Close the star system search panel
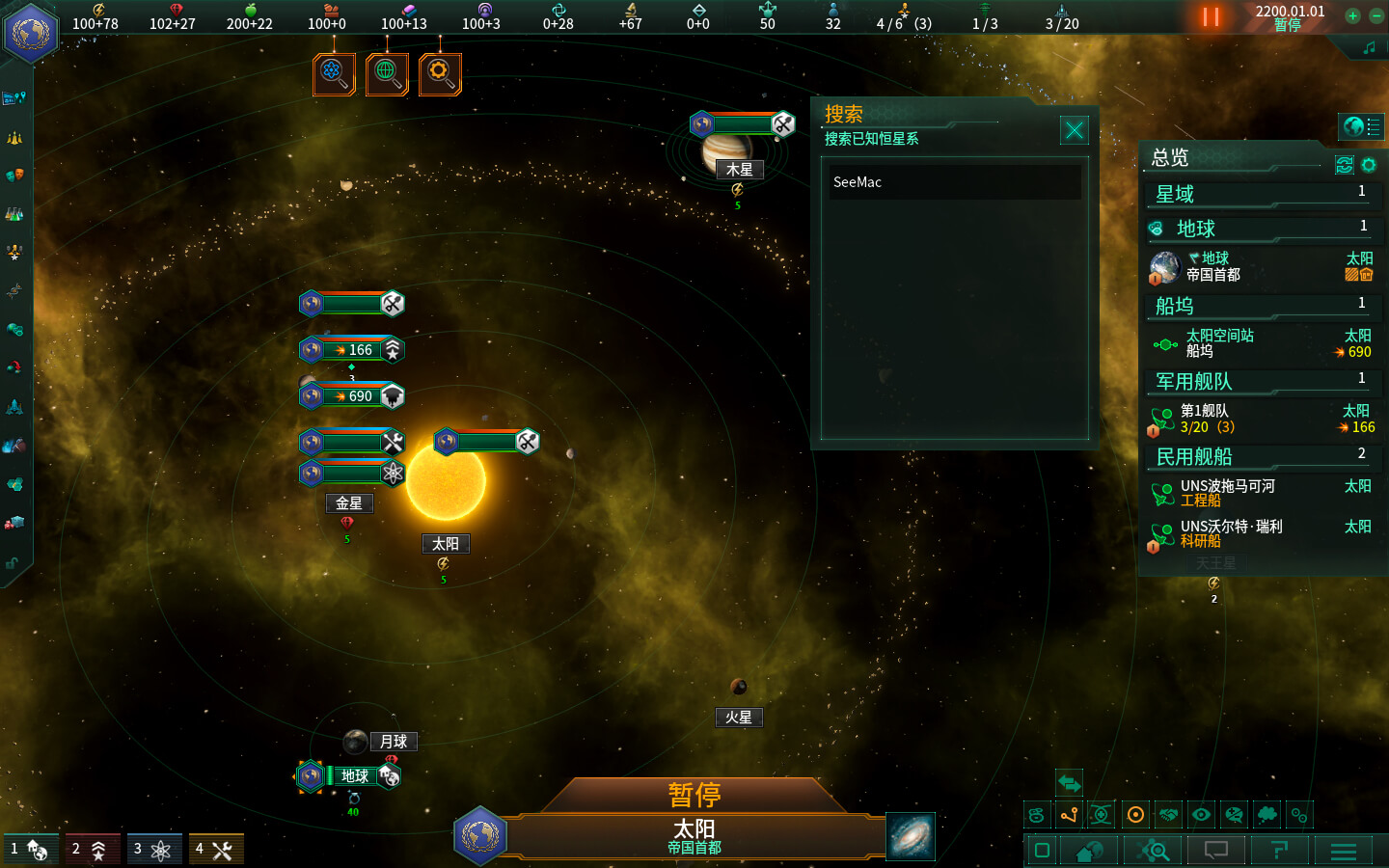The height and width of the screenshot is (868, 1389). click(x=1074, y=130)
